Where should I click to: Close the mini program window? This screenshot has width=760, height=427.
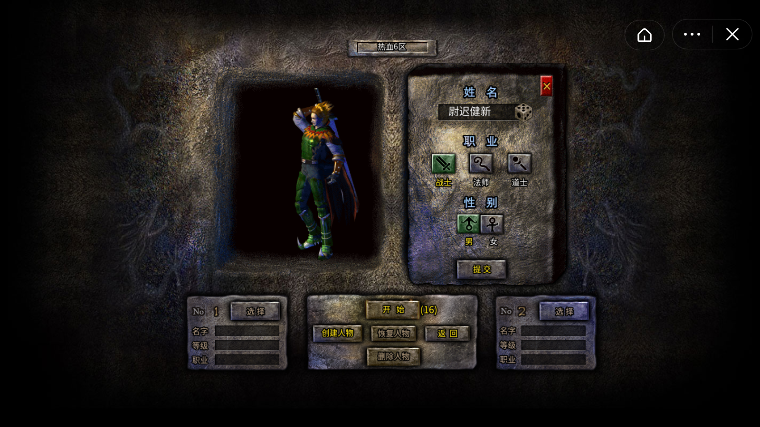pos(732,35)
